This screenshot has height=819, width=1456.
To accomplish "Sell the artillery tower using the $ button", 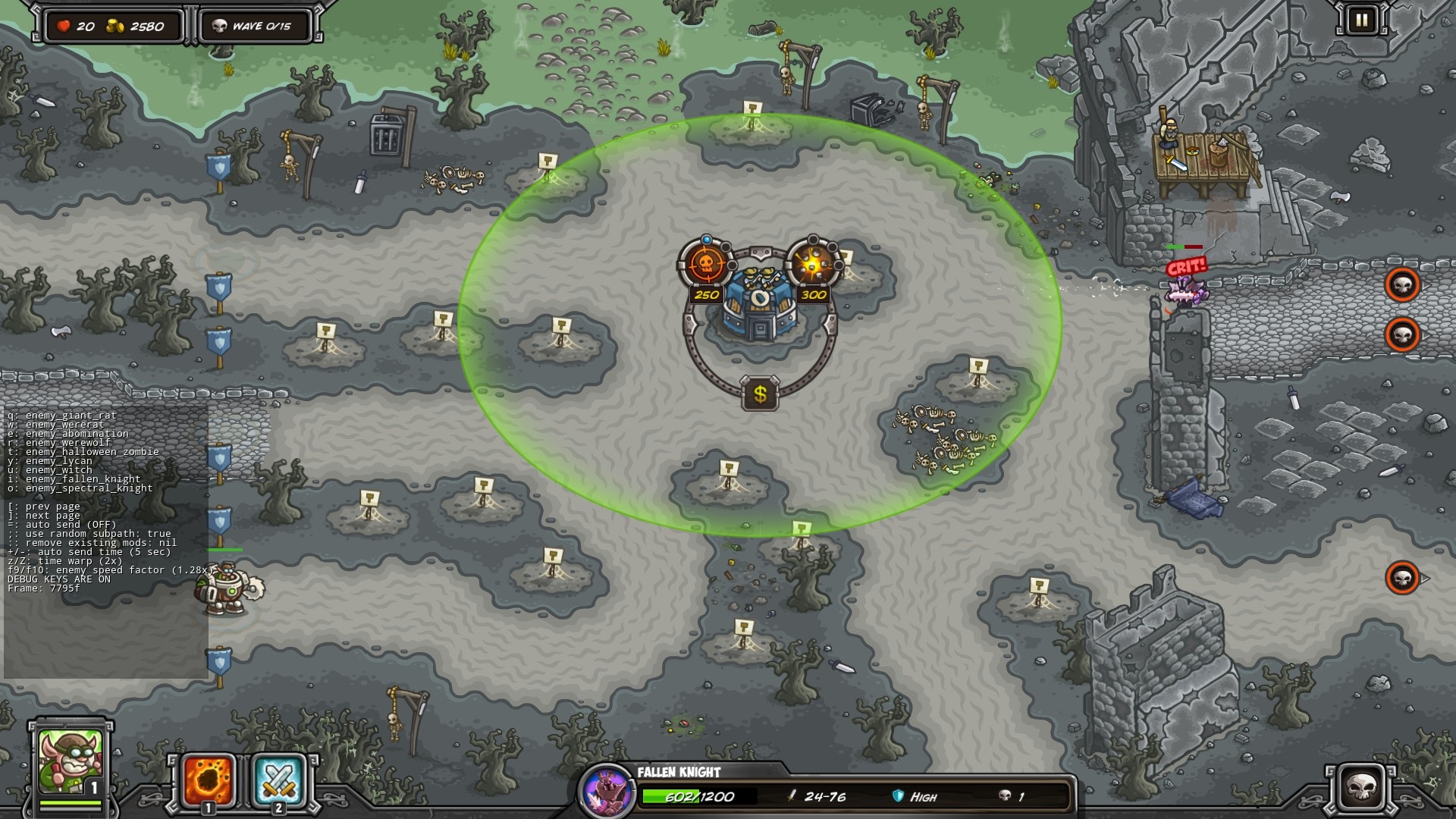I will coord(760,394).
